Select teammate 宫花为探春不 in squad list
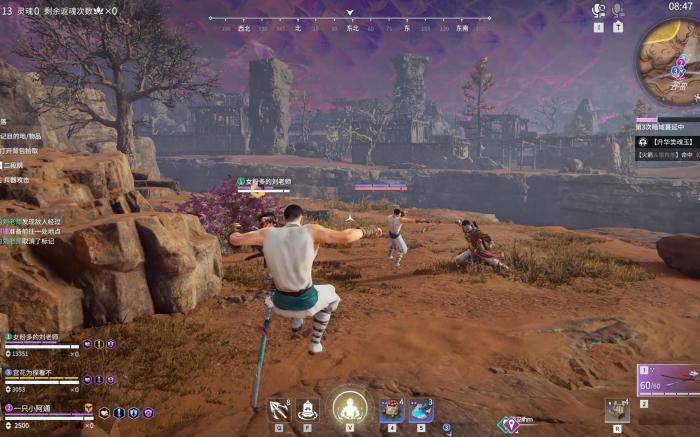The image size is (700, 437). (40, 372)
